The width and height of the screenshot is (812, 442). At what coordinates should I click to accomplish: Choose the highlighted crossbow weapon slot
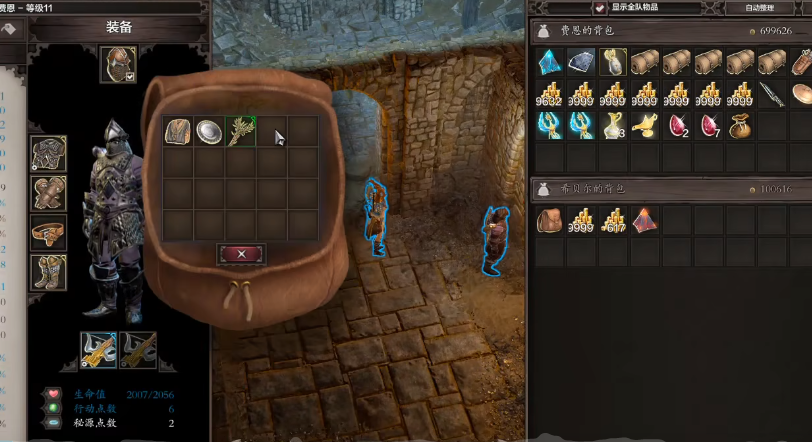coord(98,350)
